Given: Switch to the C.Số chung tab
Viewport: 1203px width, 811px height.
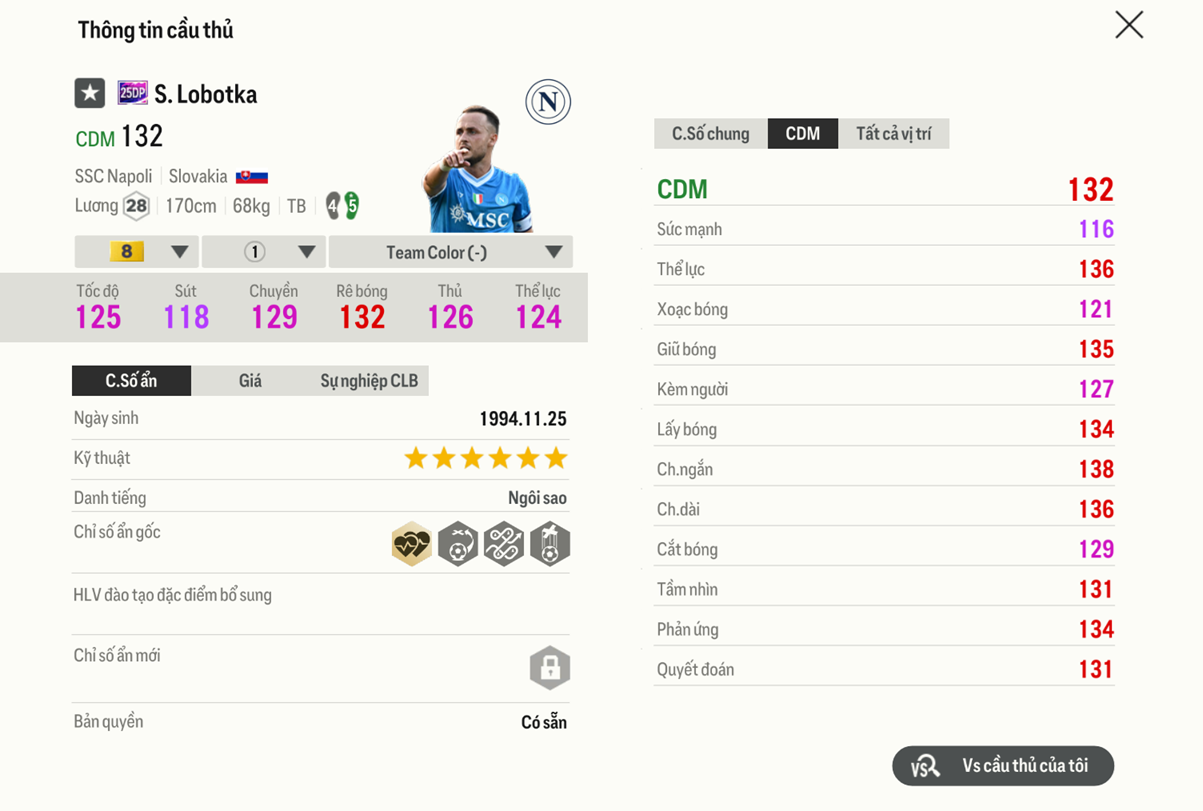Looking at the screenshot, I should click(x=710, y=134).
